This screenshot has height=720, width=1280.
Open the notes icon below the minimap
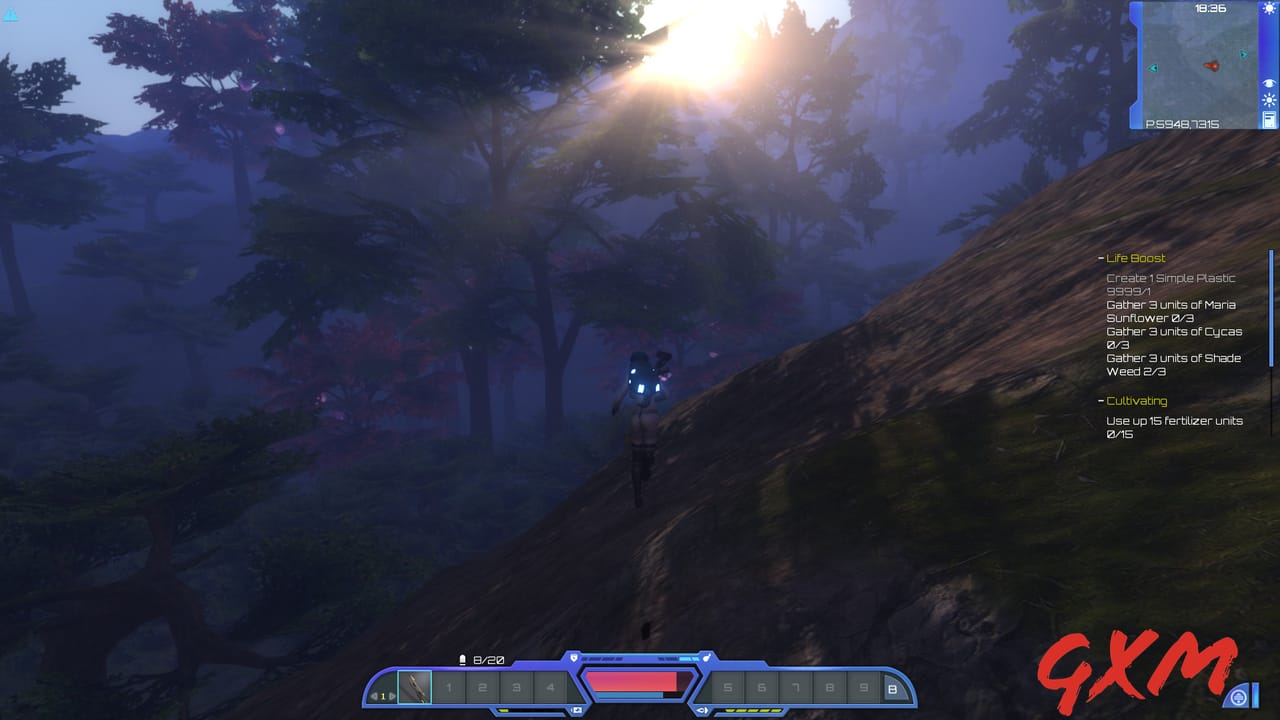coord(1268,119)
